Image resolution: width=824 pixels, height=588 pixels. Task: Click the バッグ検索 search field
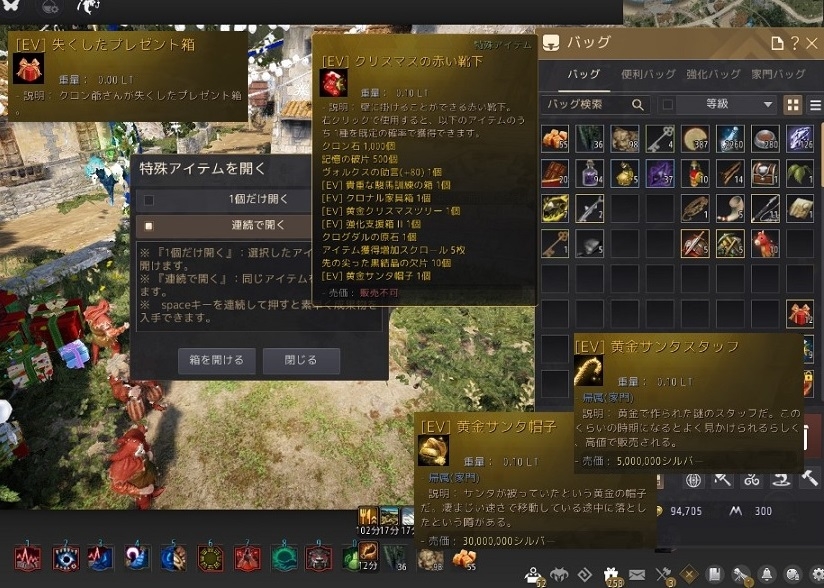tap(588, 105)
